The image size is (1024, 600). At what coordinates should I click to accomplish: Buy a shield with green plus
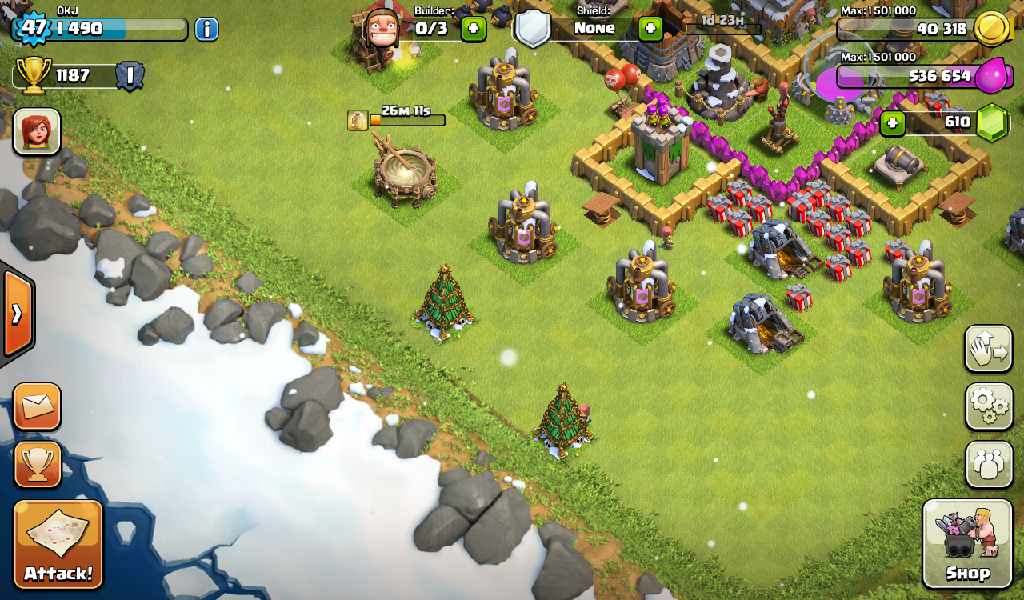(x=651, y=28)
